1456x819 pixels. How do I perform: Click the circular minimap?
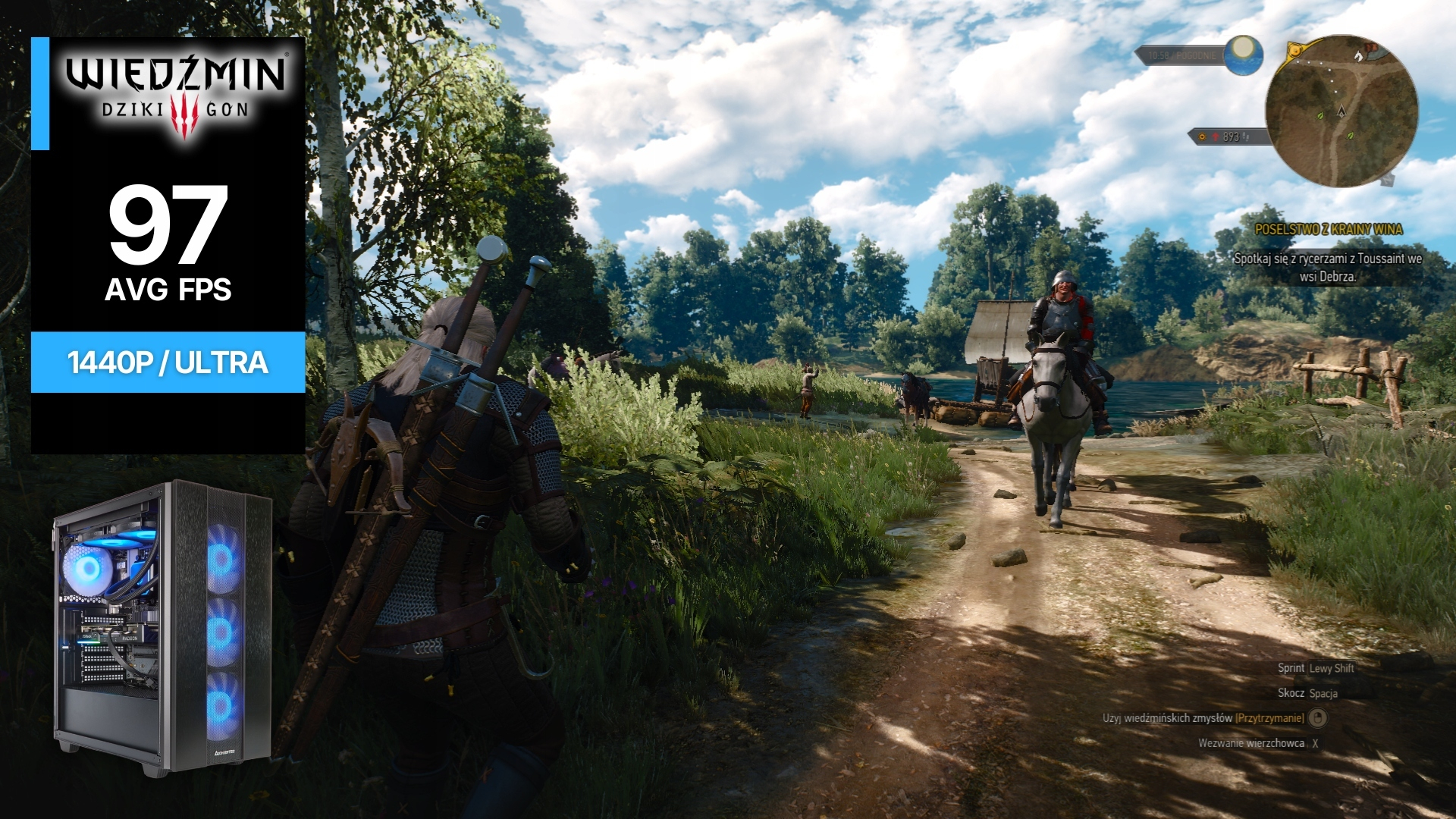pyautogui.click(x=1341, y=111)
